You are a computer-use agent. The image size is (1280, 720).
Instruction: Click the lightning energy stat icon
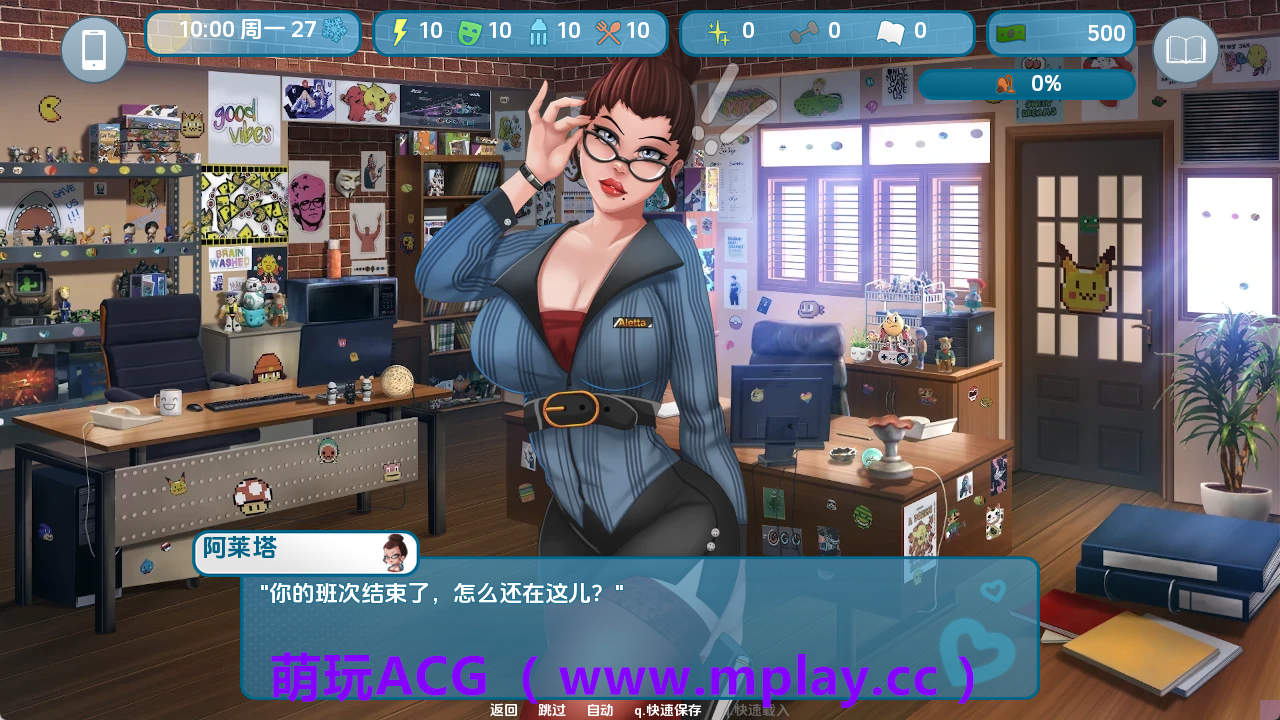[399, 31]
